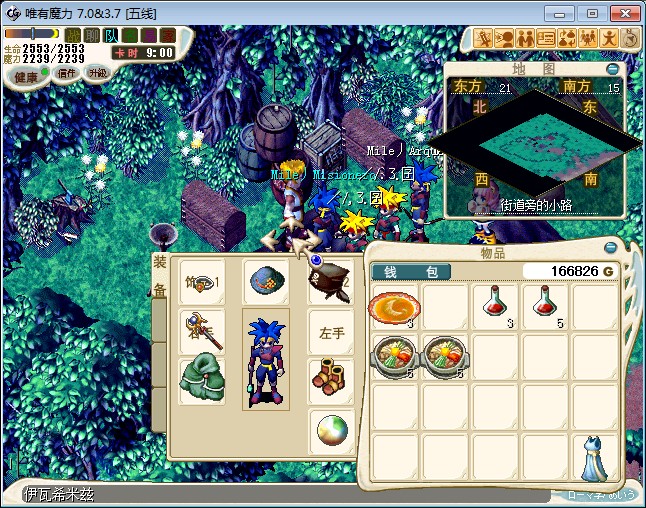The height and width of the screenshot is (508, 646).
Task: Close the game window
Action: coord(626,13)
